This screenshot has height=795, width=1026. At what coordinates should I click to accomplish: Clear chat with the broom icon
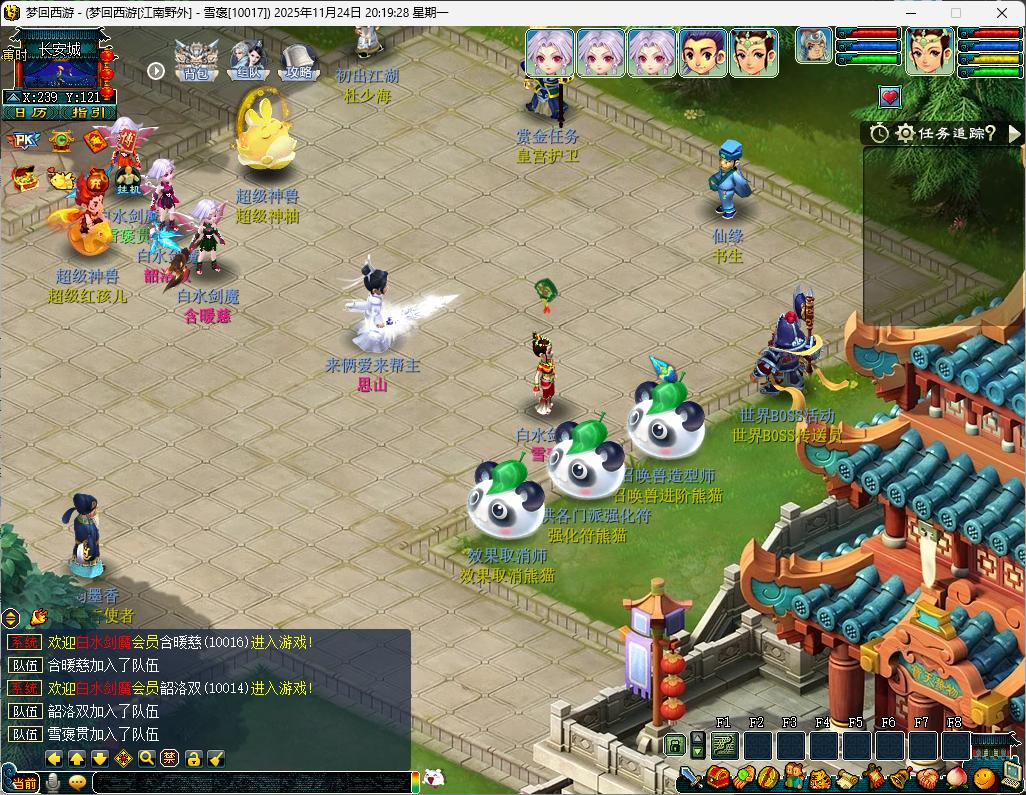point(216,759)
